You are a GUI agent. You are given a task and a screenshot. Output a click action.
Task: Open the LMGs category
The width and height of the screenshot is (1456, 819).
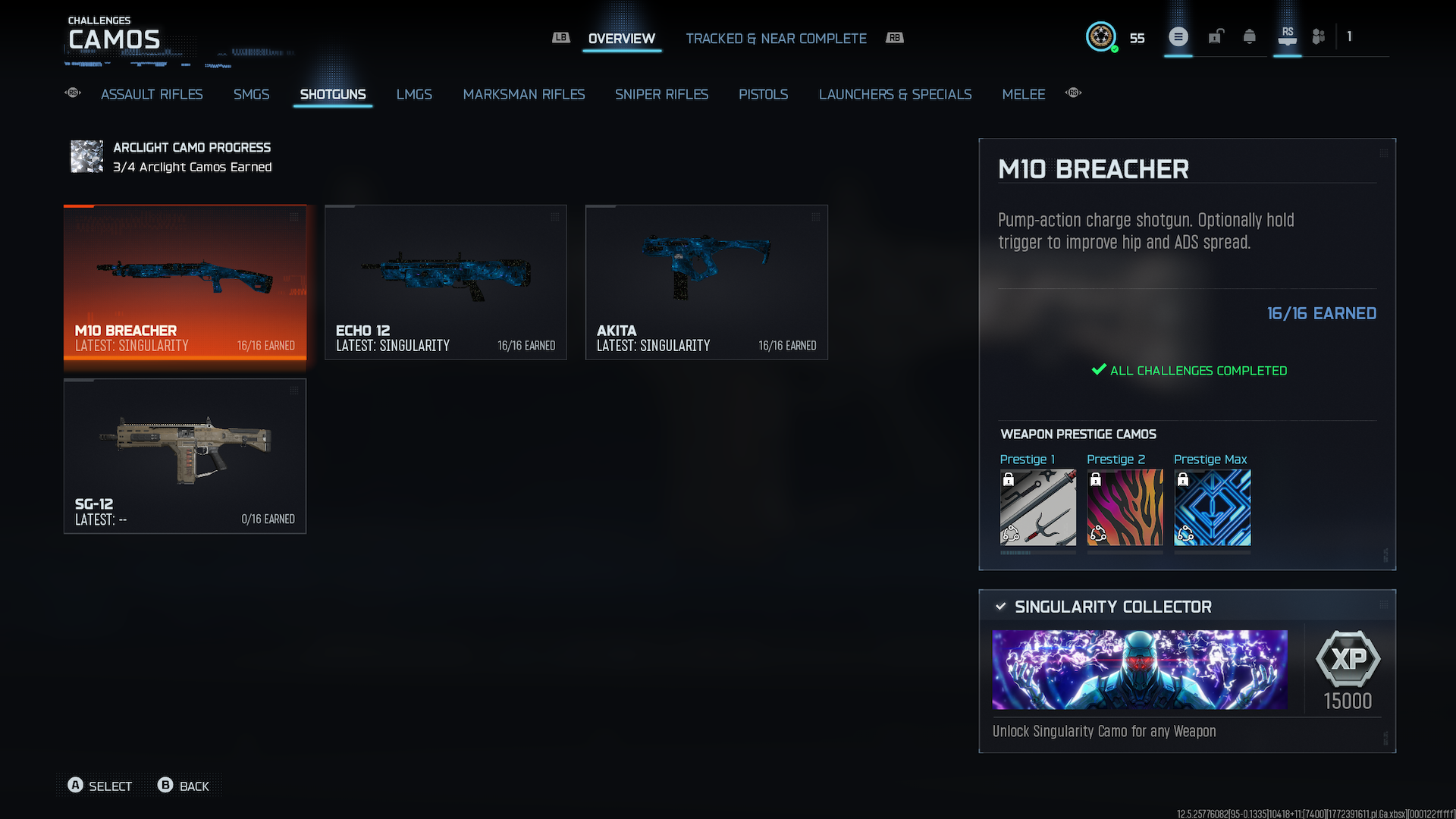coord(414,94)
